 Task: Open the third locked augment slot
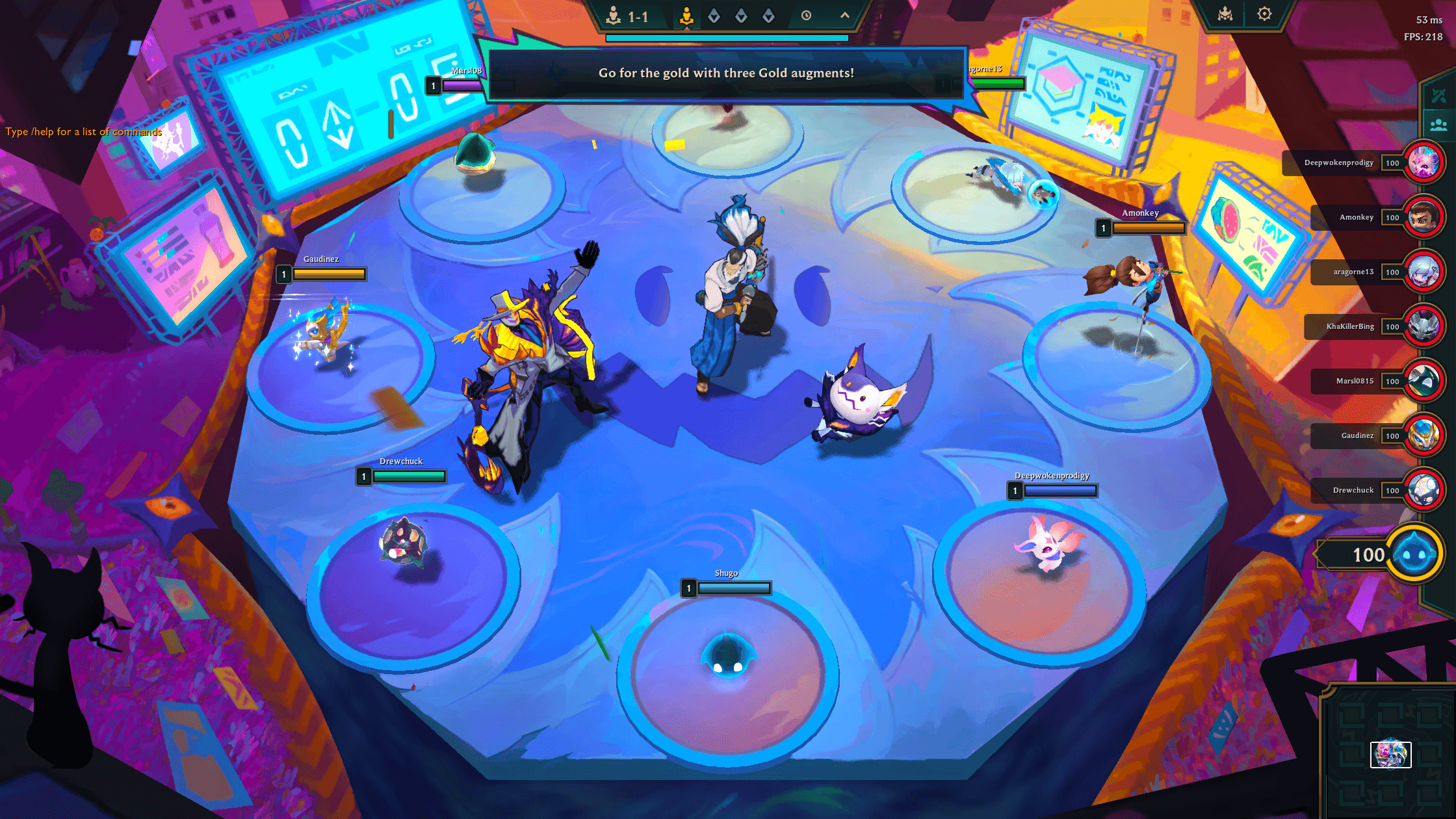coord(771,17)
